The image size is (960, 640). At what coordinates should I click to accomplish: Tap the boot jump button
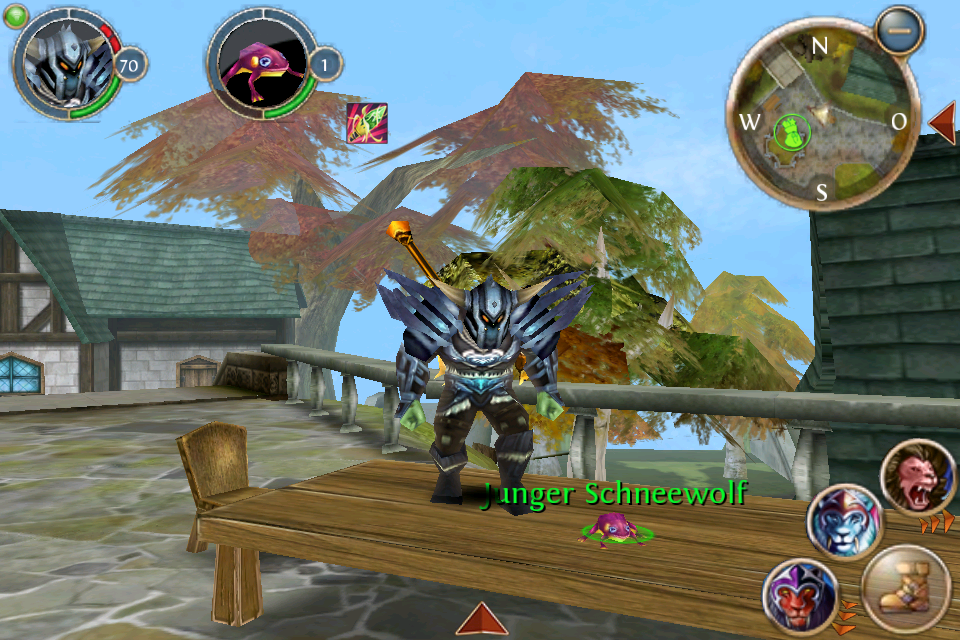[904, 587]
